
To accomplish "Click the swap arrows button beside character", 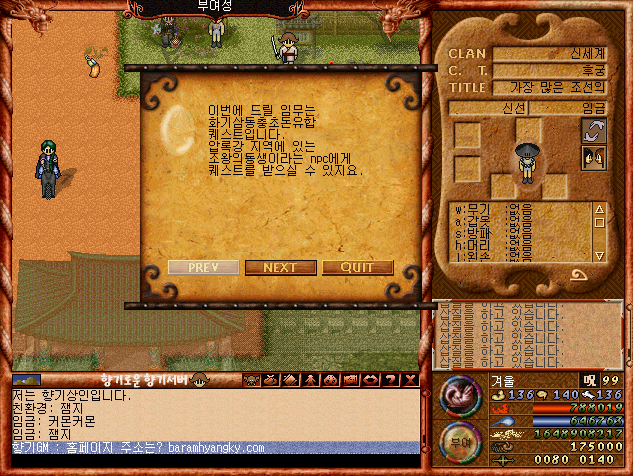I will pyautogui.click(x=594, y=130).
